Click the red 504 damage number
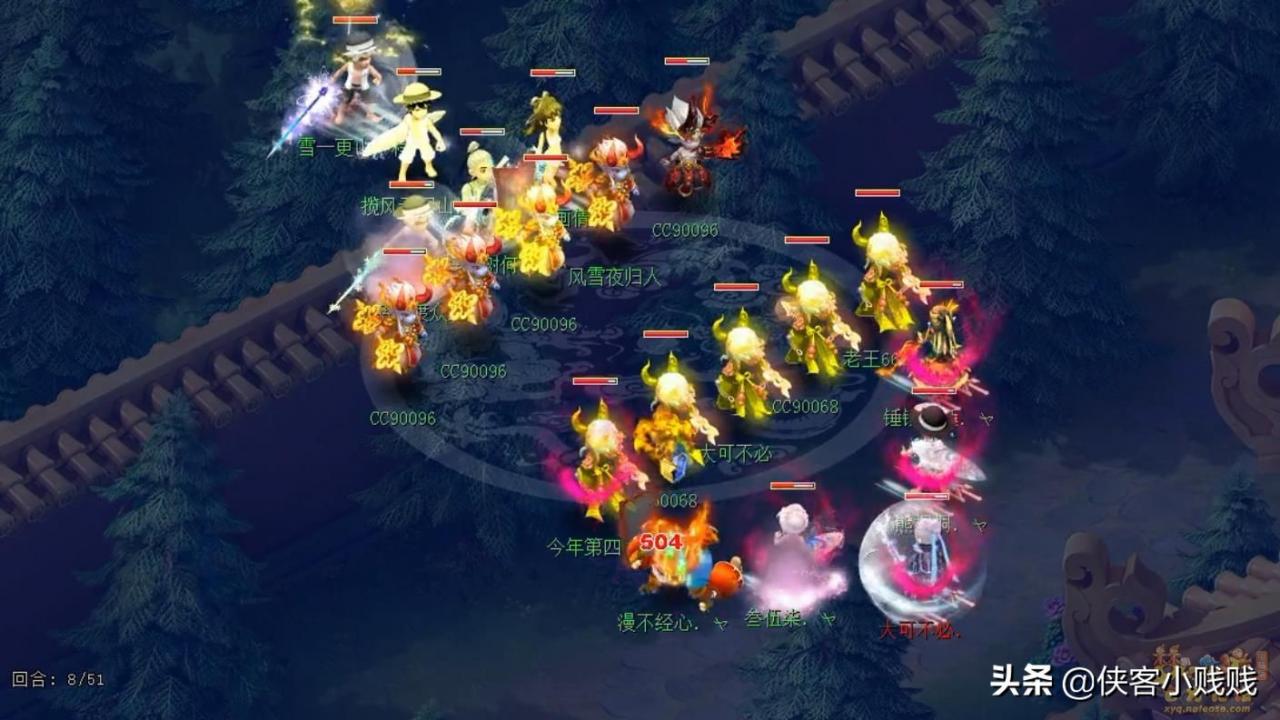Image resolution: width=1280 pixels, height=720 pixels. (665, 544)
